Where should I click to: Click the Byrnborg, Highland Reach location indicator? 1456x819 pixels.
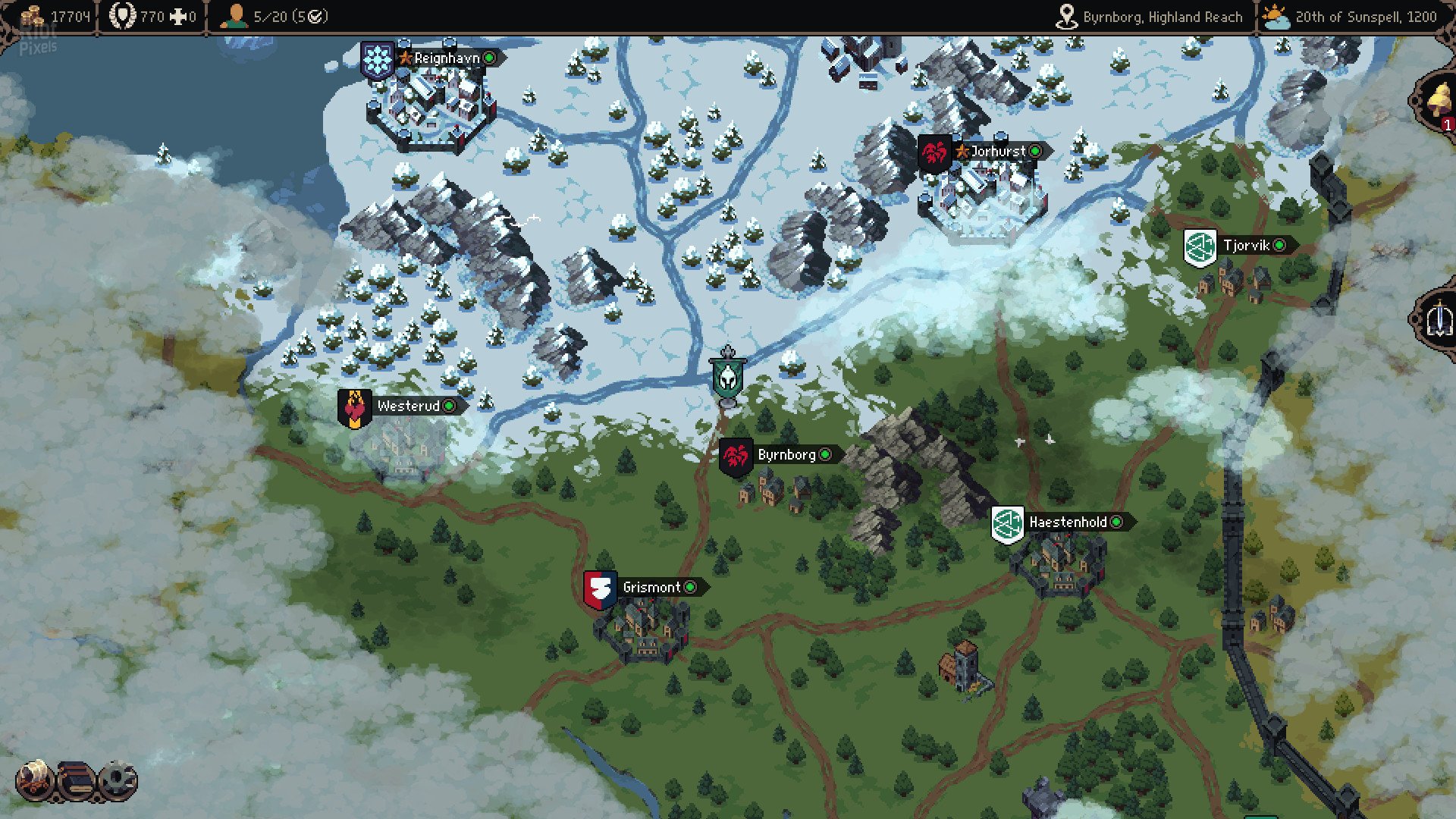click(1150, 17)
